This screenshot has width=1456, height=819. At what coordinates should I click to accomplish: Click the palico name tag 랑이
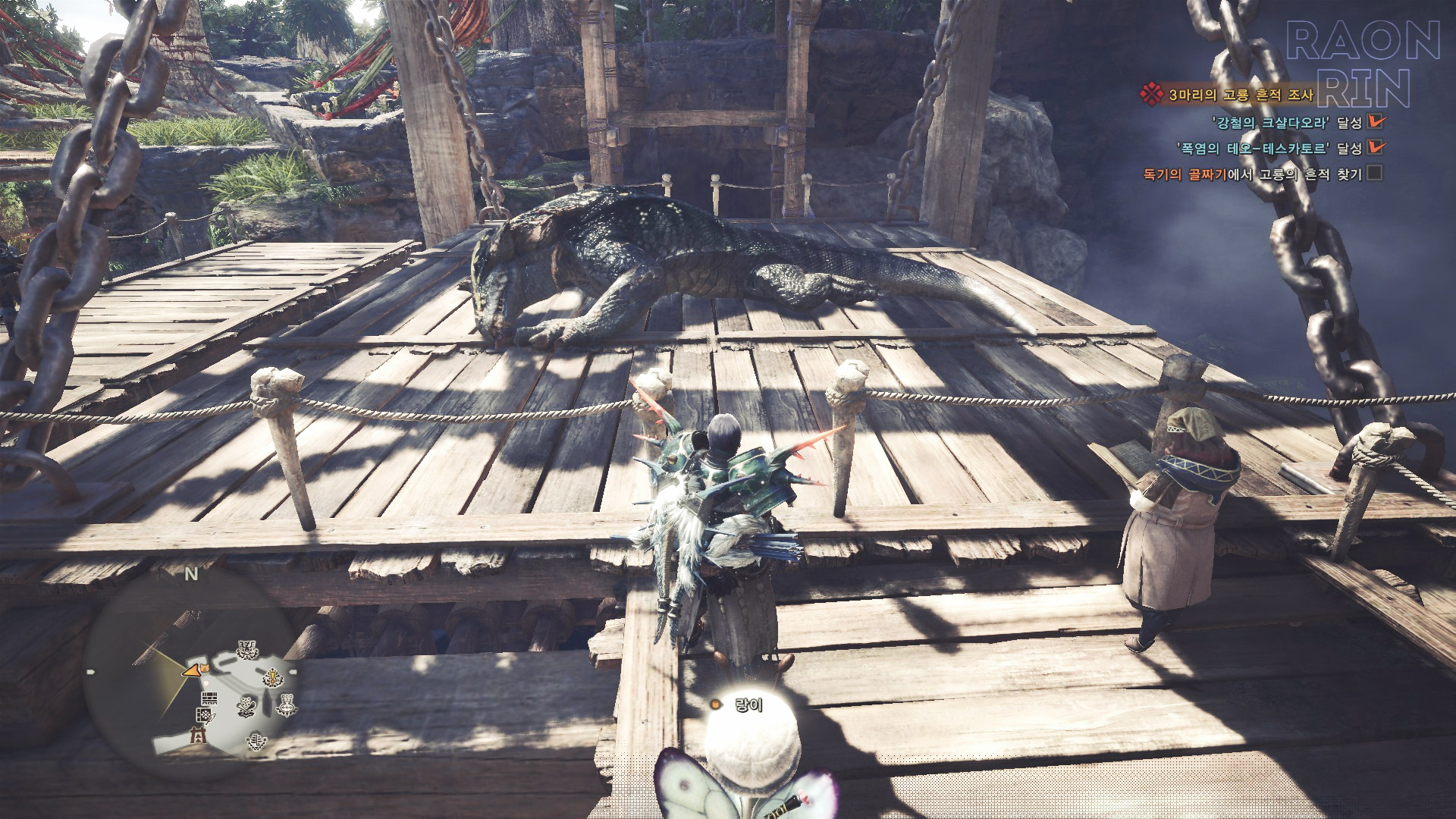748,704
